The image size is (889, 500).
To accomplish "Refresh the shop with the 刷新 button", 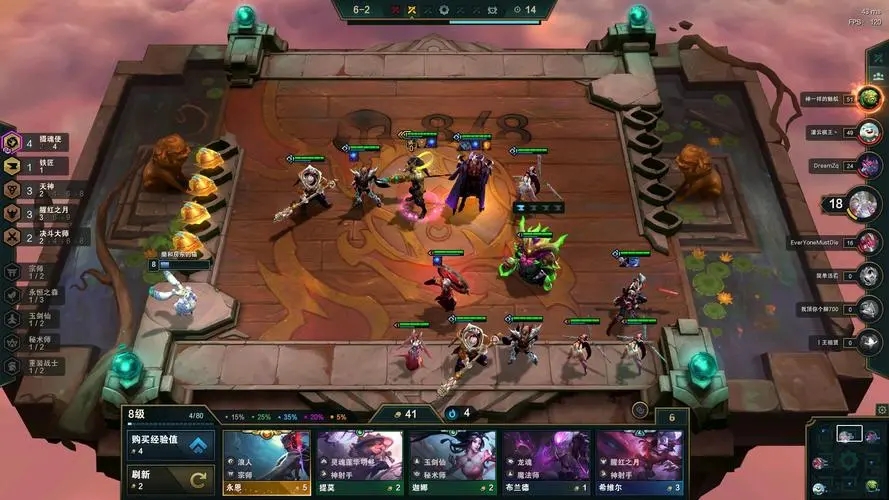I will point(170,478).
